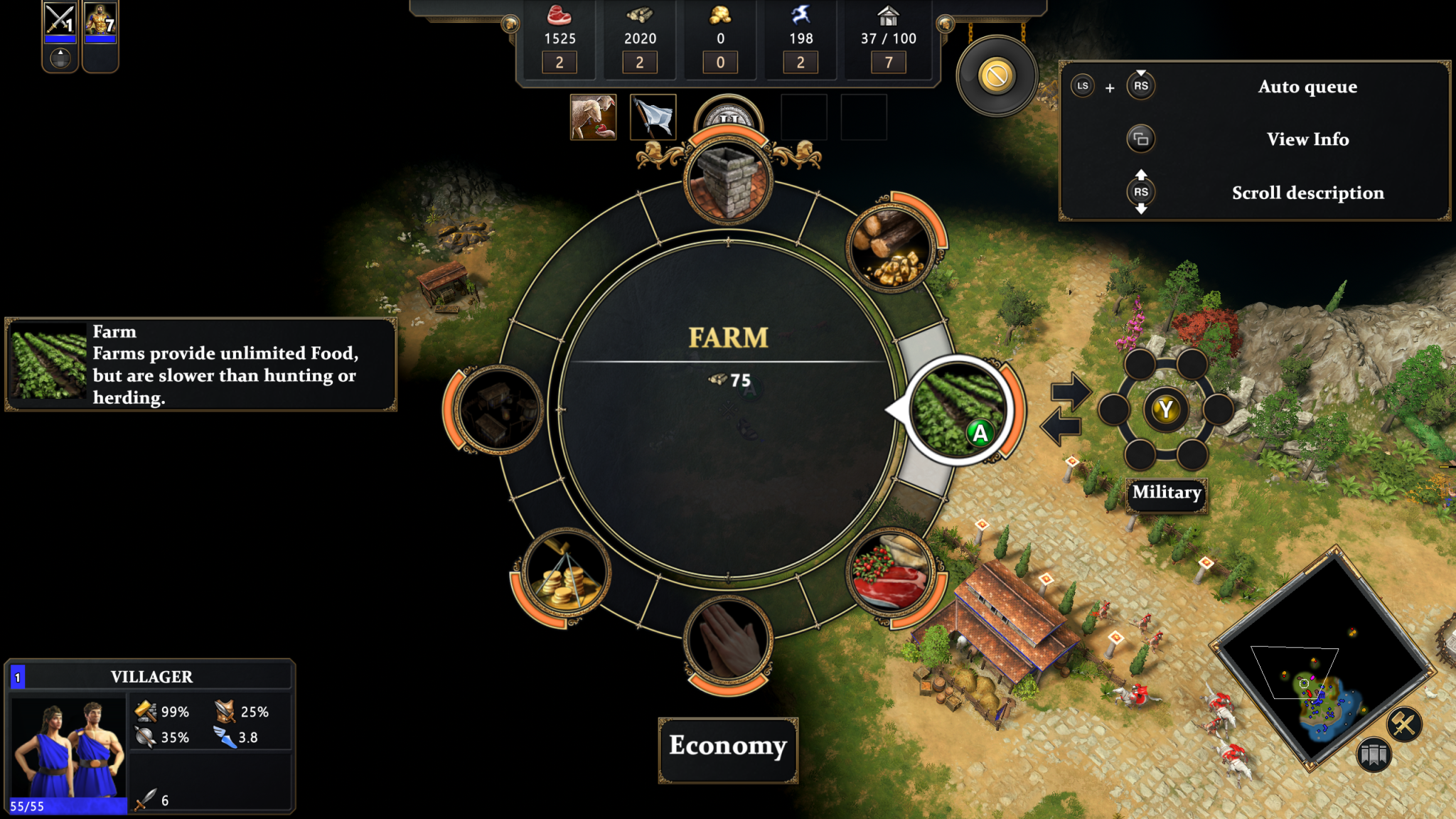Select the villager group banner numbered 7
This screenshot has width=1456, height=819.
pos(100,21)
